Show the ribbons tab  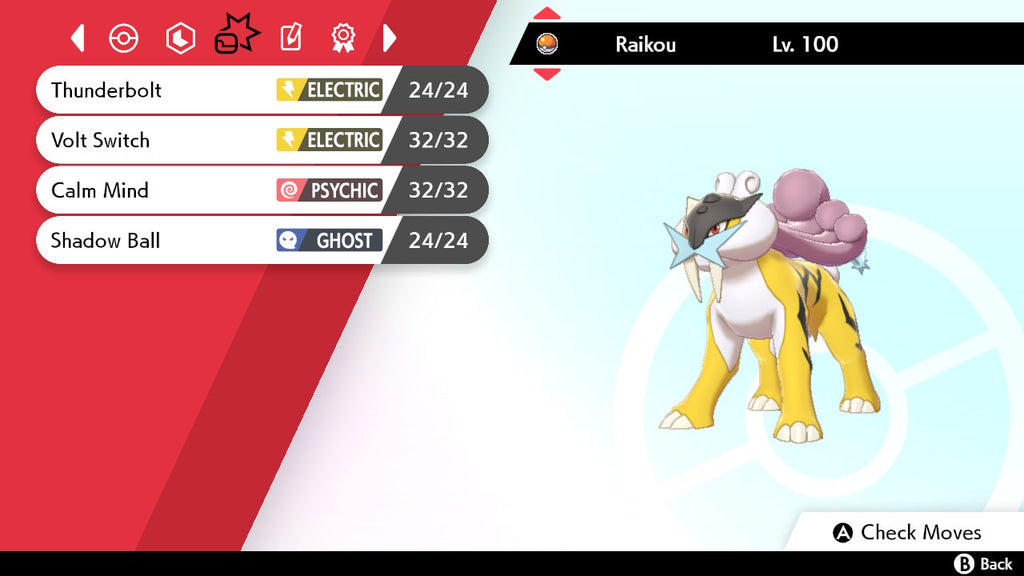click(x=344, y=38)
